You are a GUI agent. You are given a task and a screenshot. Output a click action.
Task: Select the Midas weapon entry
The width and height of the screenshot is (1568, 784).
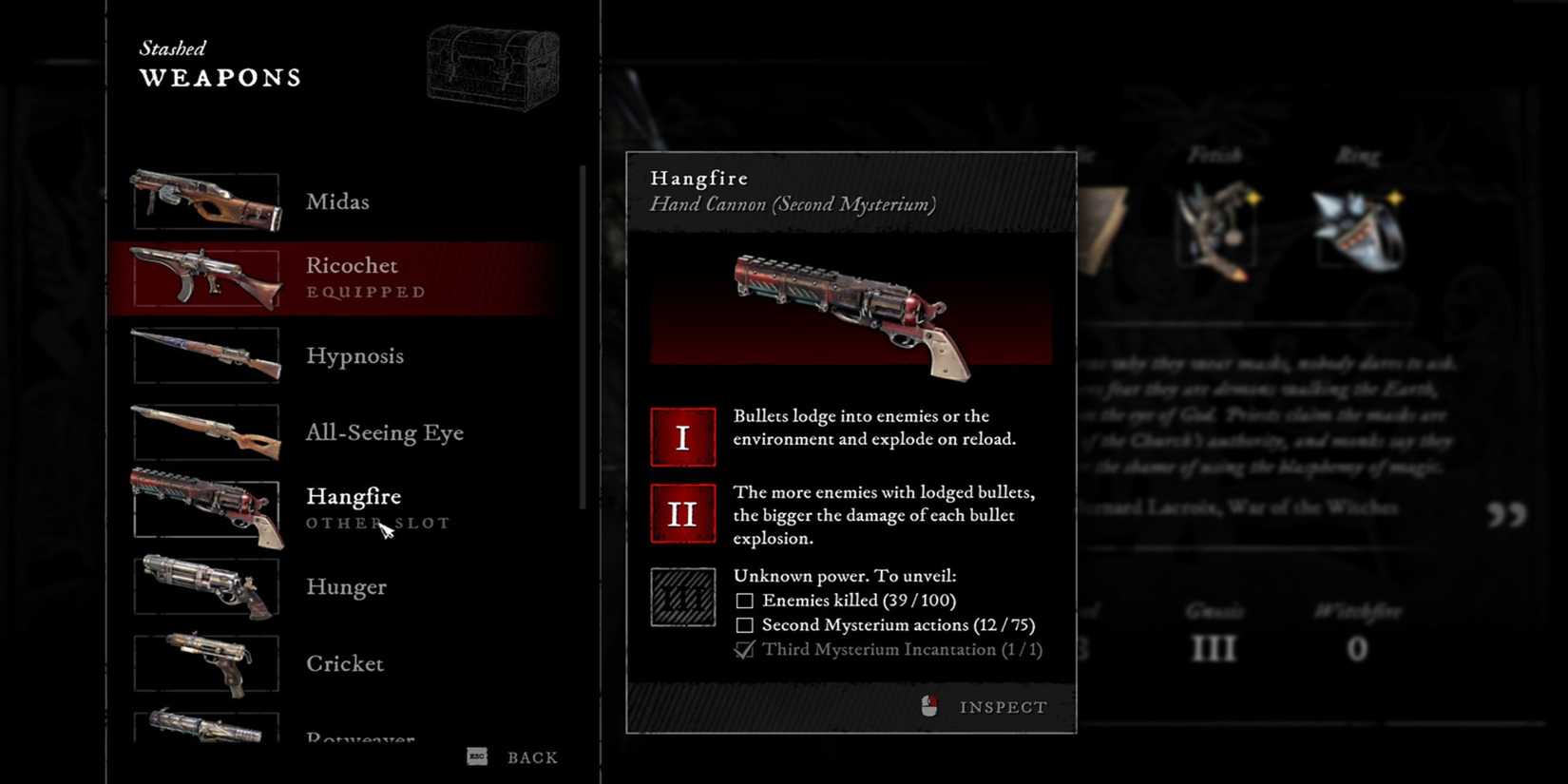coord(337,201)
